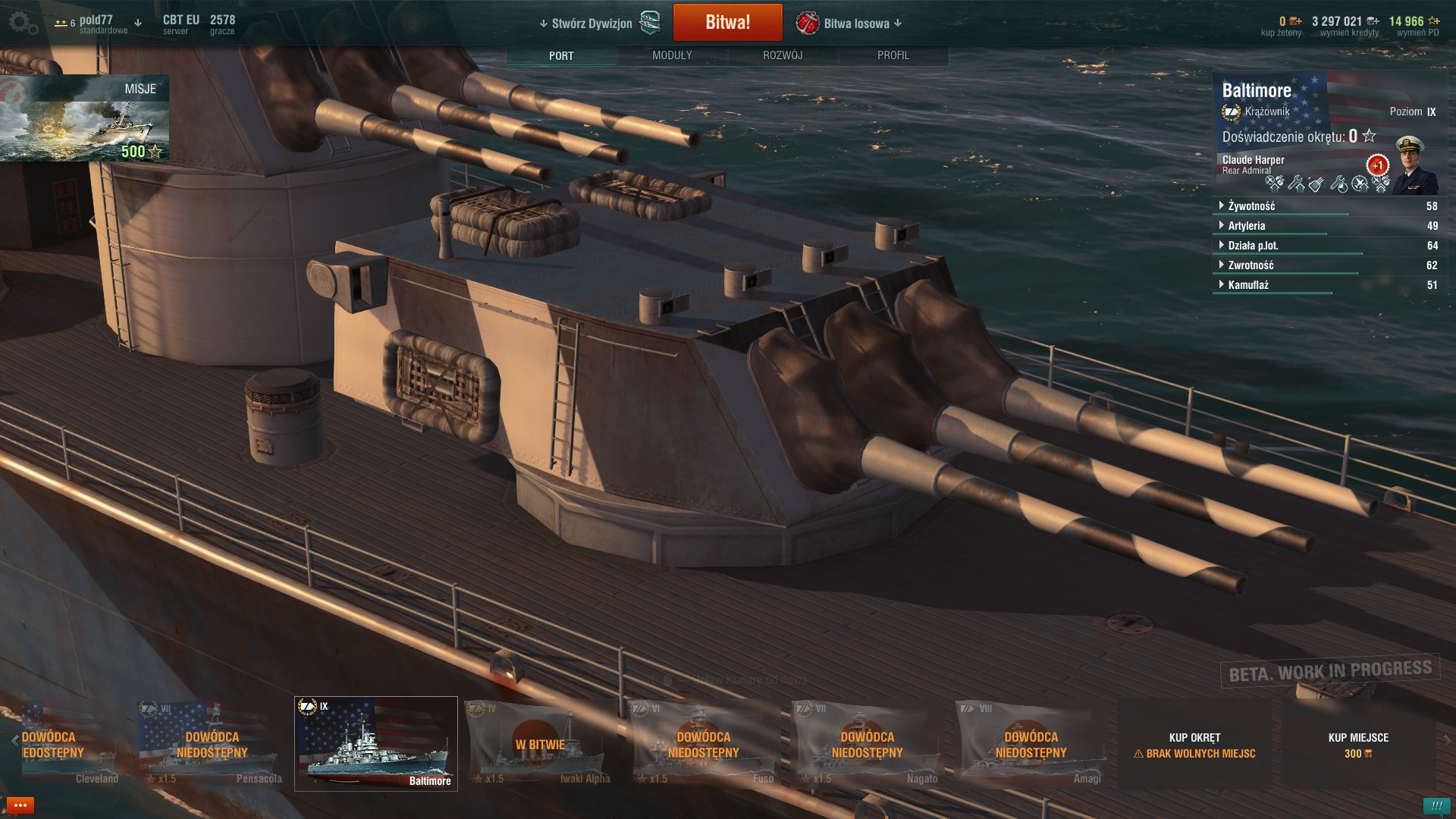Expand the Żywotność stat row
The width and height of the screenshot is (1456, 819).
pos(1251,206)
